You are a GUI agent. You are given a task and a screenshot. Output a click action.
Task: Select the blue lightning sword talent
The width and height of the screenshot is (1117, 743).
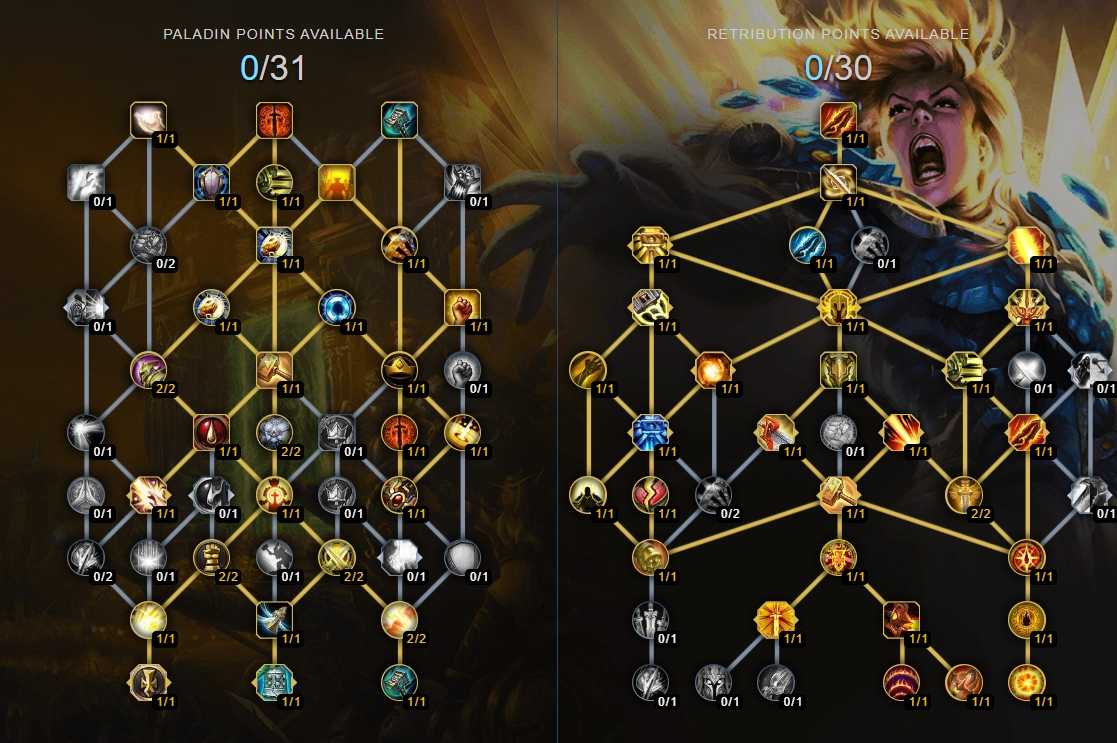click(807, 245)
